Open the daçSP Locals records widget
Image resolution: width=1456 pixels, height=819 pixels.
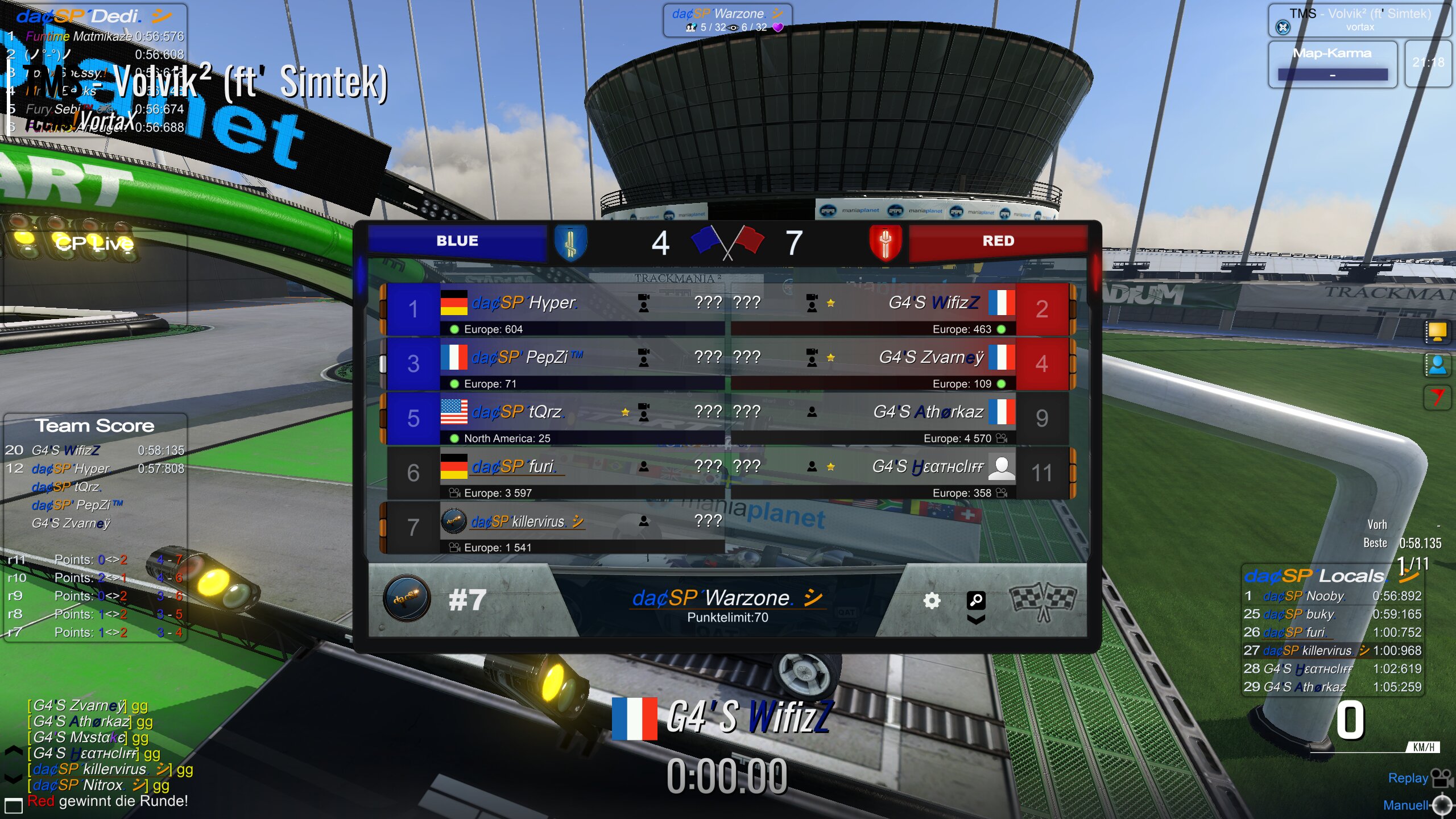pyautogui.click(x=1315, y=576)
